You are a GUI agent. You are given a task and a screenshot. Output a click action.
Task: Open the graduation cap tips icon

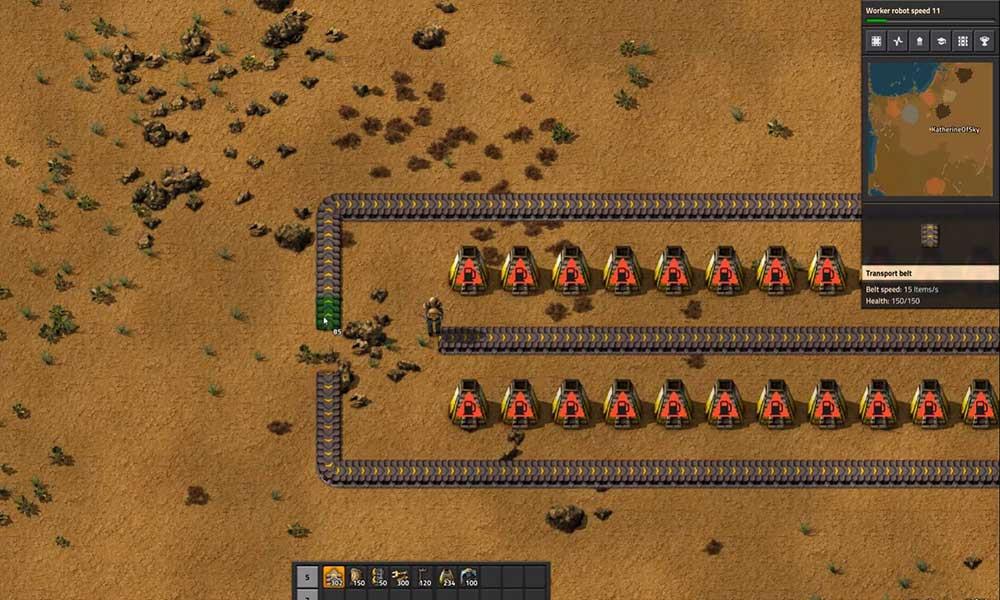click(x=941, y=41)
